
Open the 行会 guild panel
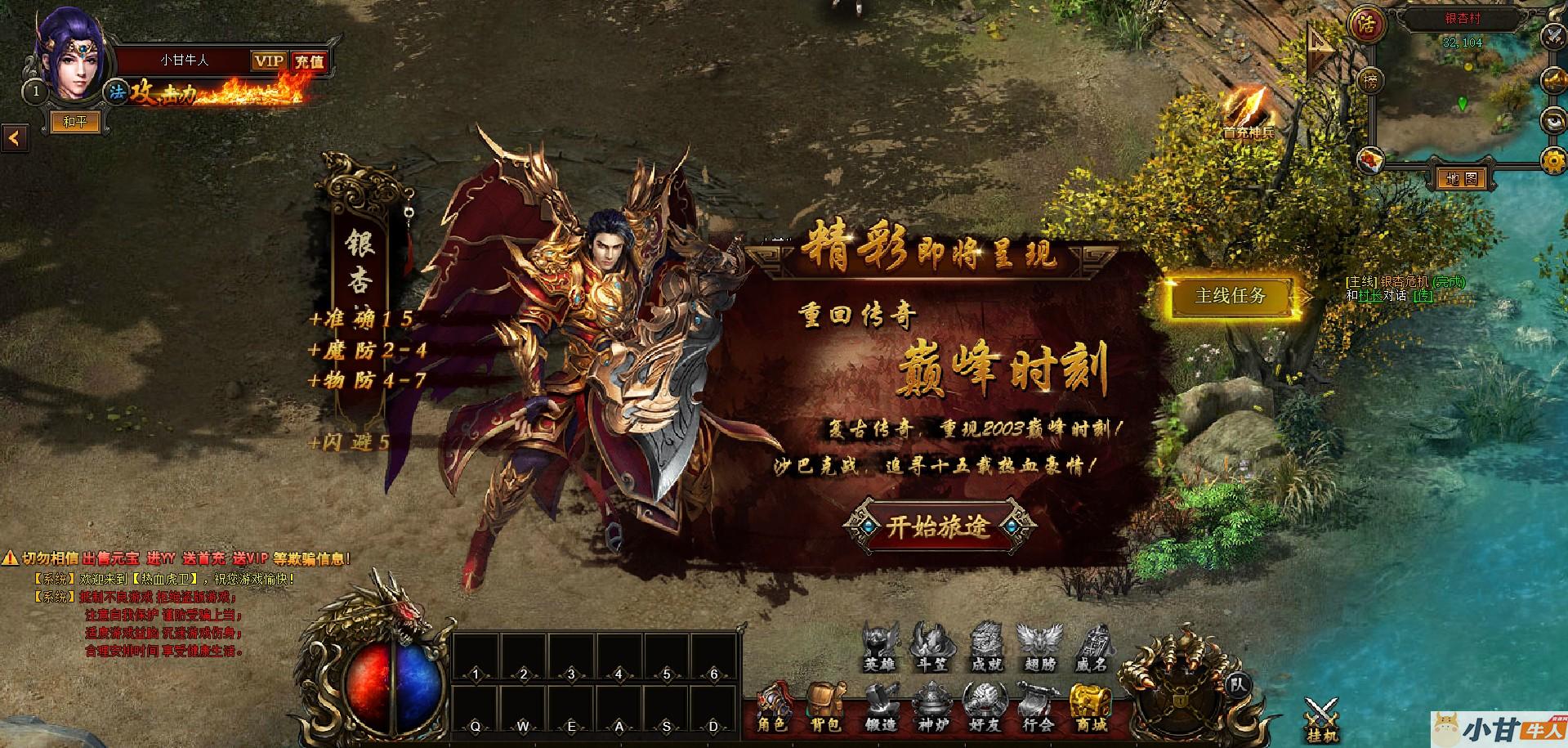tap(1038, 709)
